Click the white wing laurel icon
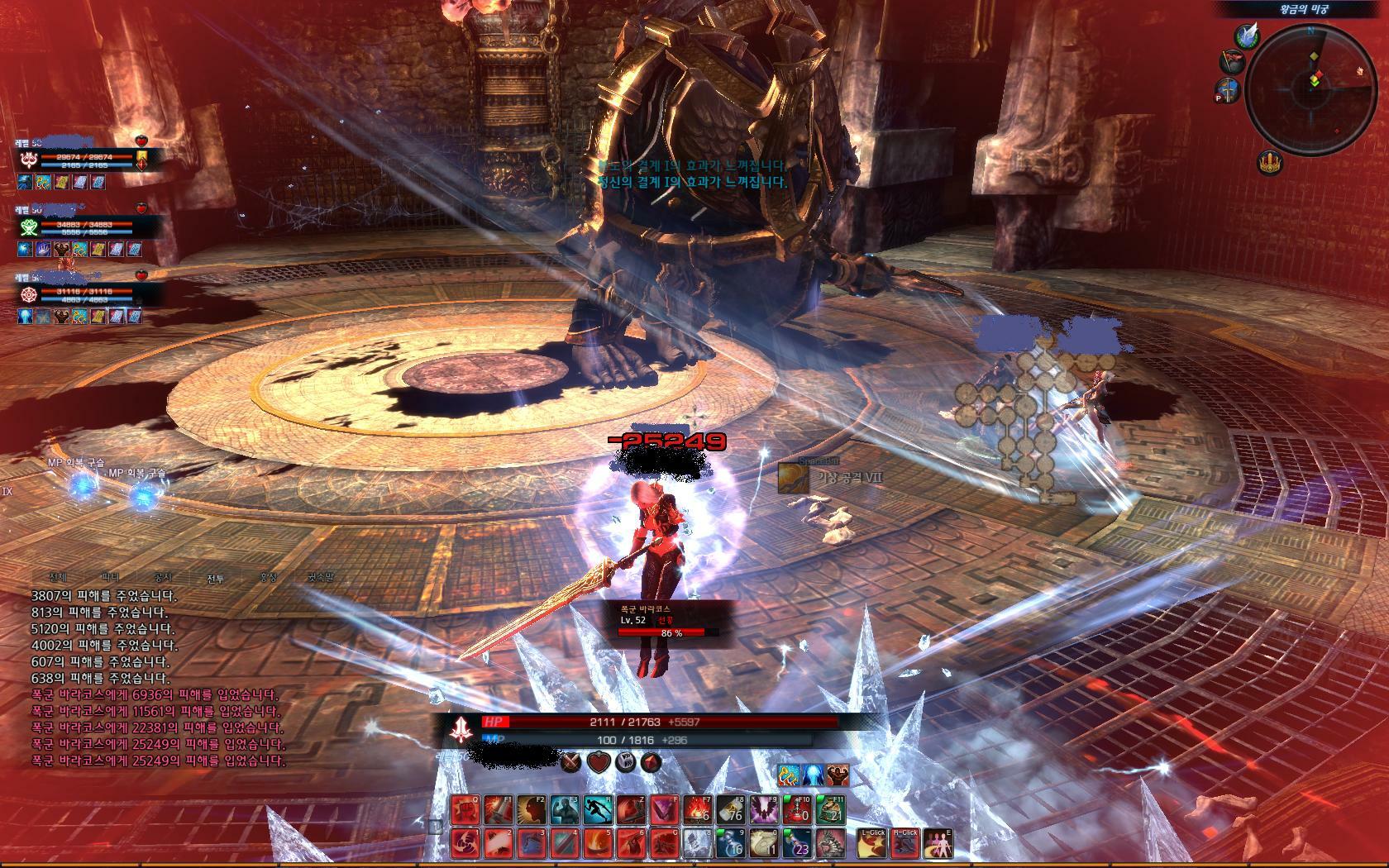This screenshot has height=868, width=1389. [x=1248, y=36]
